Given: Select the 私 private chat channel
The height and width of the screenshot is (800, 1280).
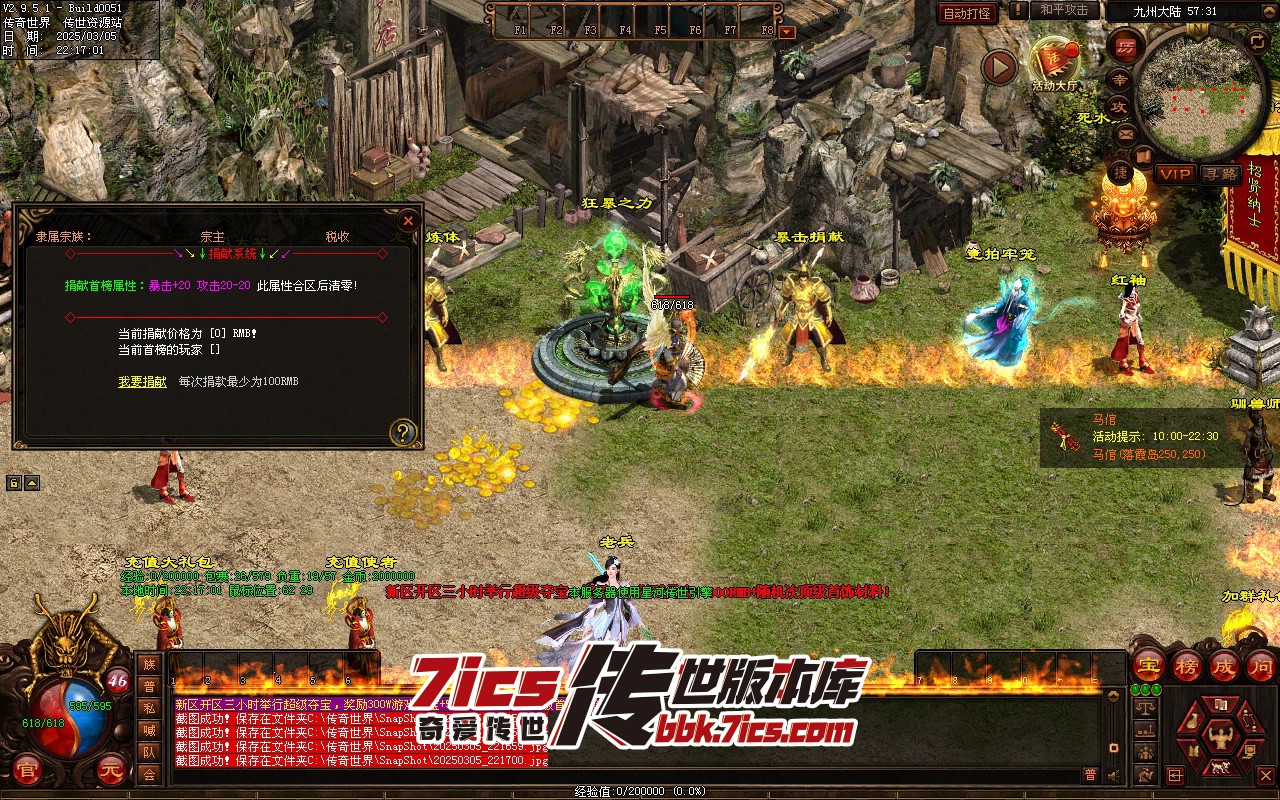Looking at the screenshot, I should (x=149, y=709).
